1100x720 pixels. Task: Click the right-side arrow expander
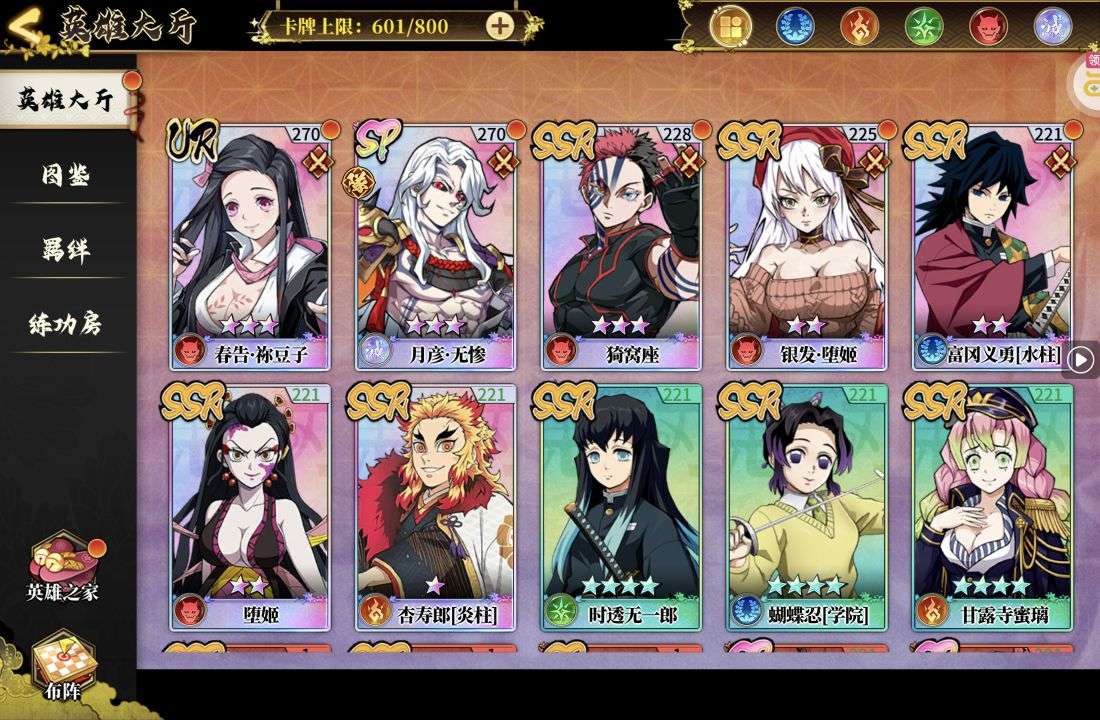click(1081, 359)
